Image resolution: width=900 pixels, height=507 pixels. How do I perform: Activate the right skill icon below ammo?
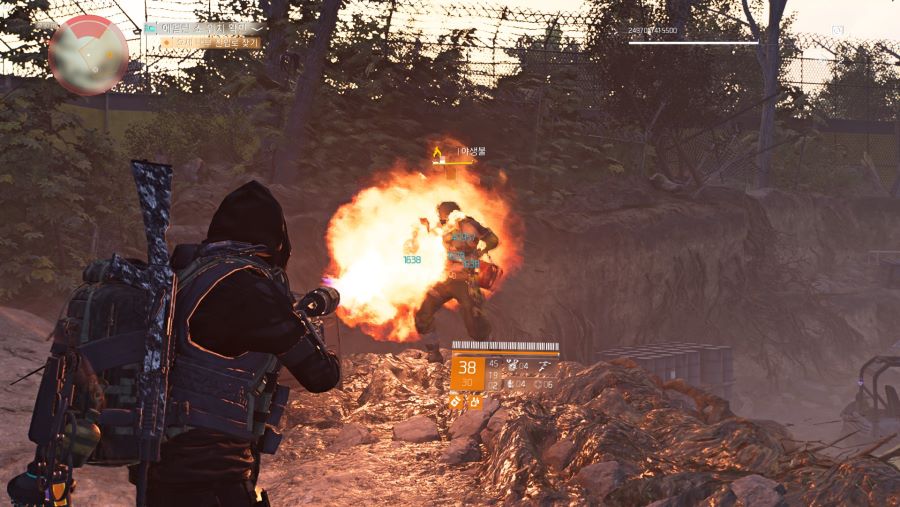[475, 402]
